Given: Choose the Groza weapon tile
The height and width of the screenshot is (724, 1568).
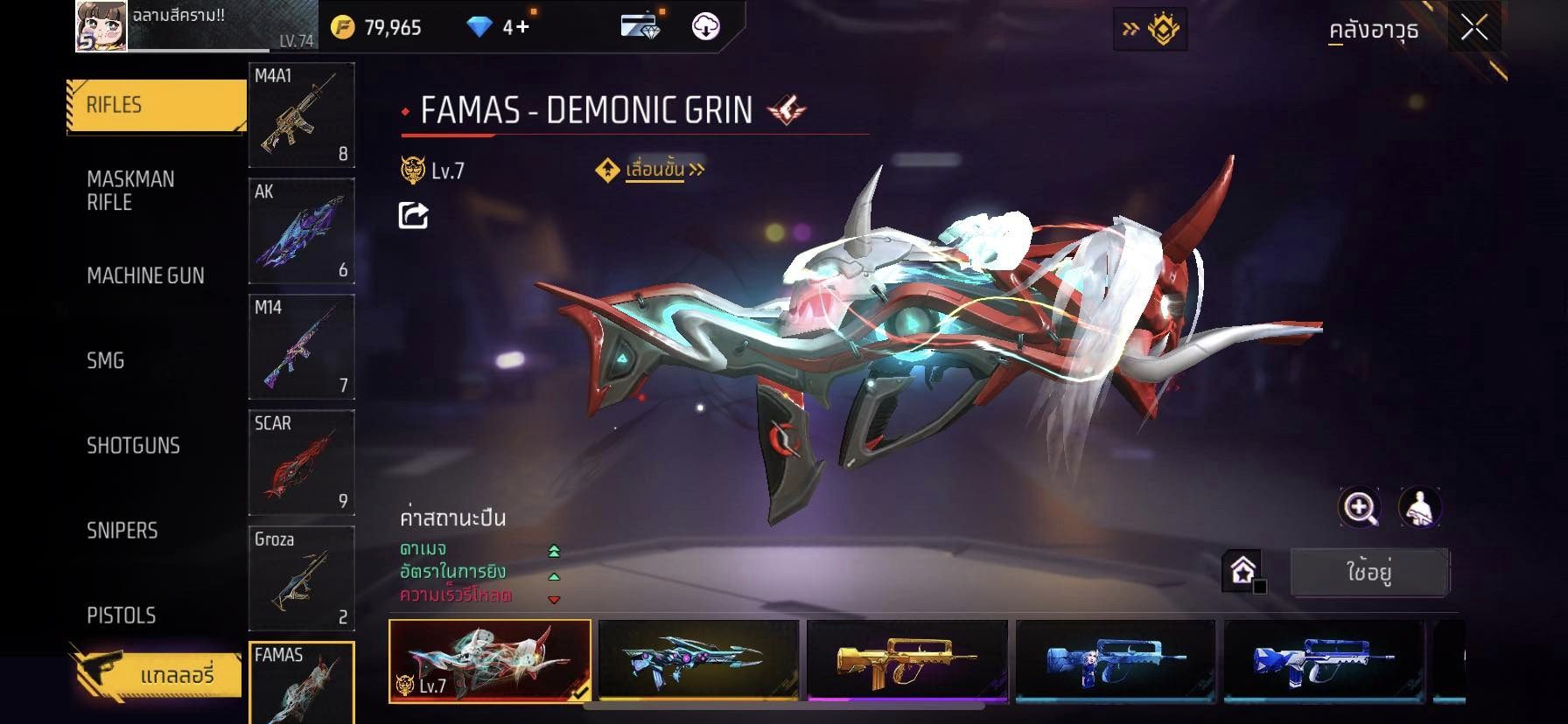Looking at the screenshot, I should coord(302,578).
